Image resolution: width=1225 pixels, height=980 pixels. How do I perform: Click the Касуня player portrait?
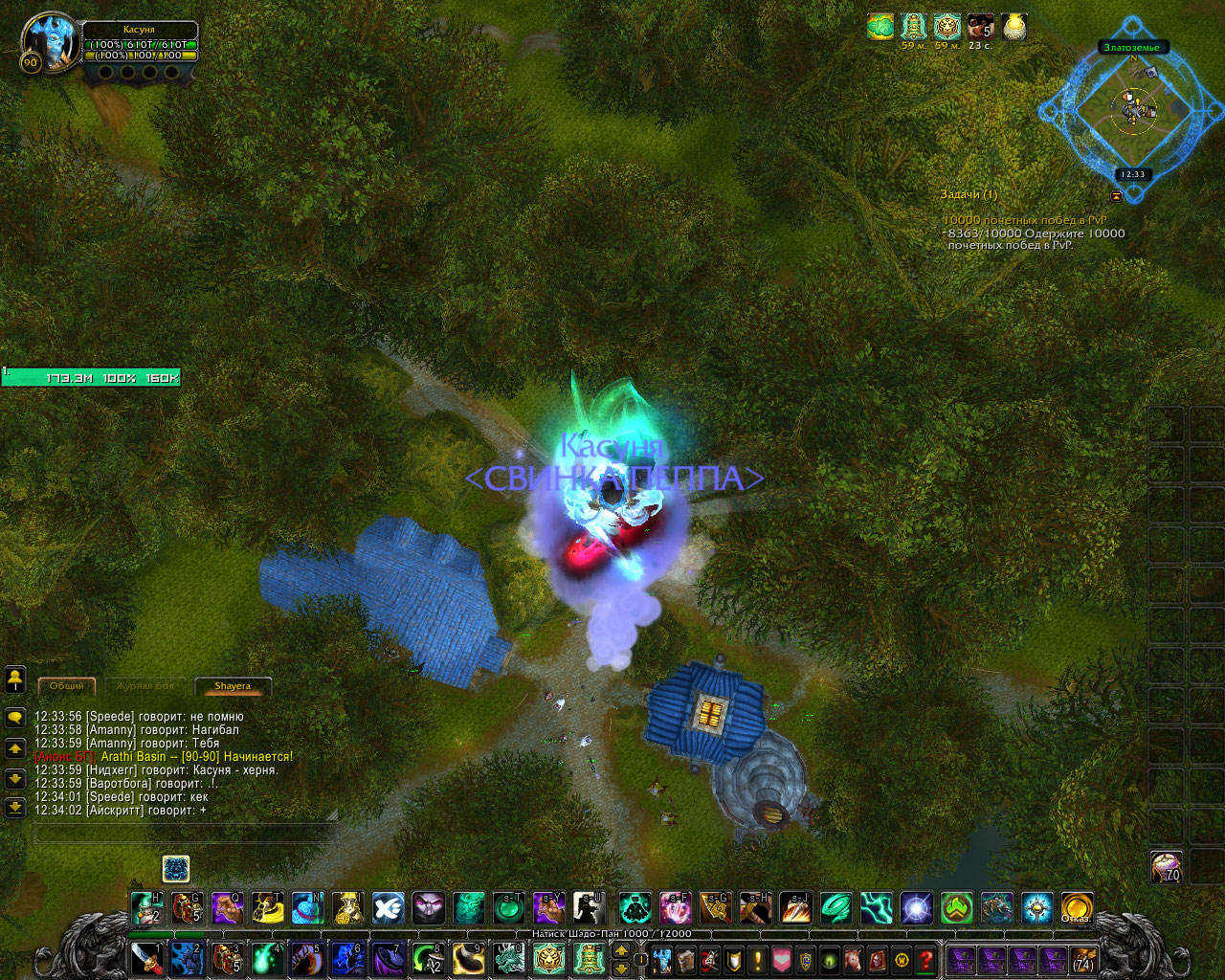click(x=49, y=42)
